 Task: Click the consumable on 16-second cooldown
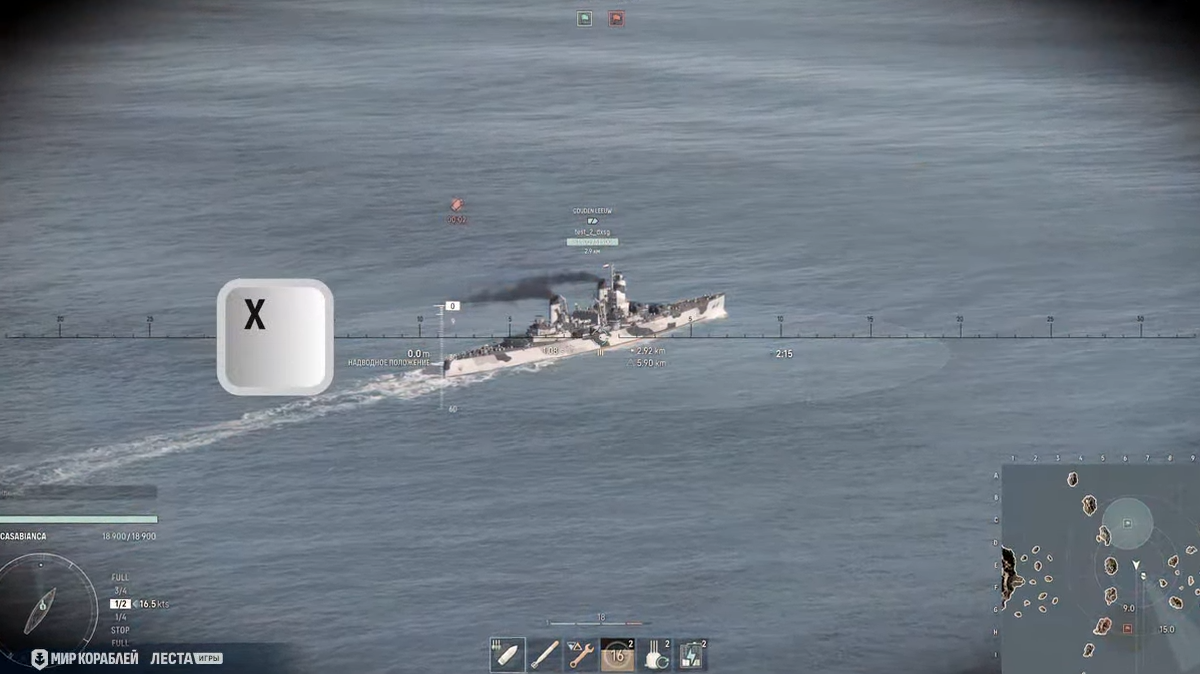(618, 655)
